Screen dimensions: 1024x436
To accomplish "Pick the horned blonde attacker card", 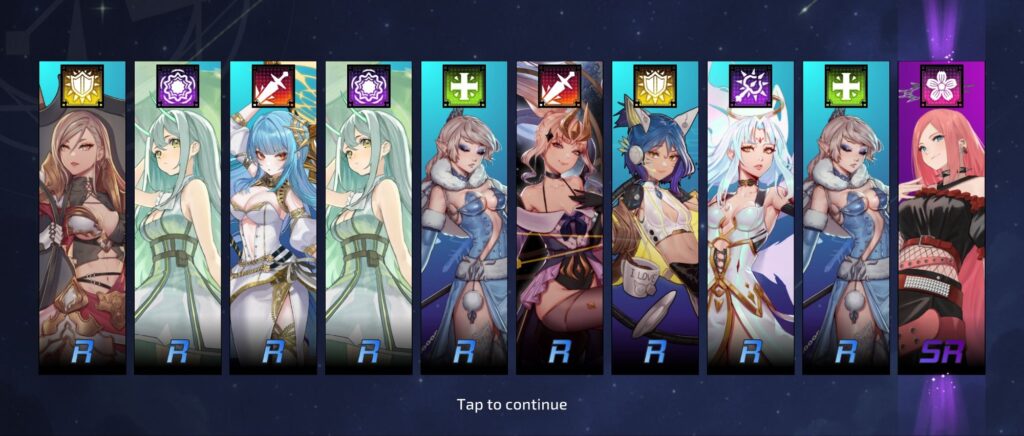I will (x=559, y=220).
